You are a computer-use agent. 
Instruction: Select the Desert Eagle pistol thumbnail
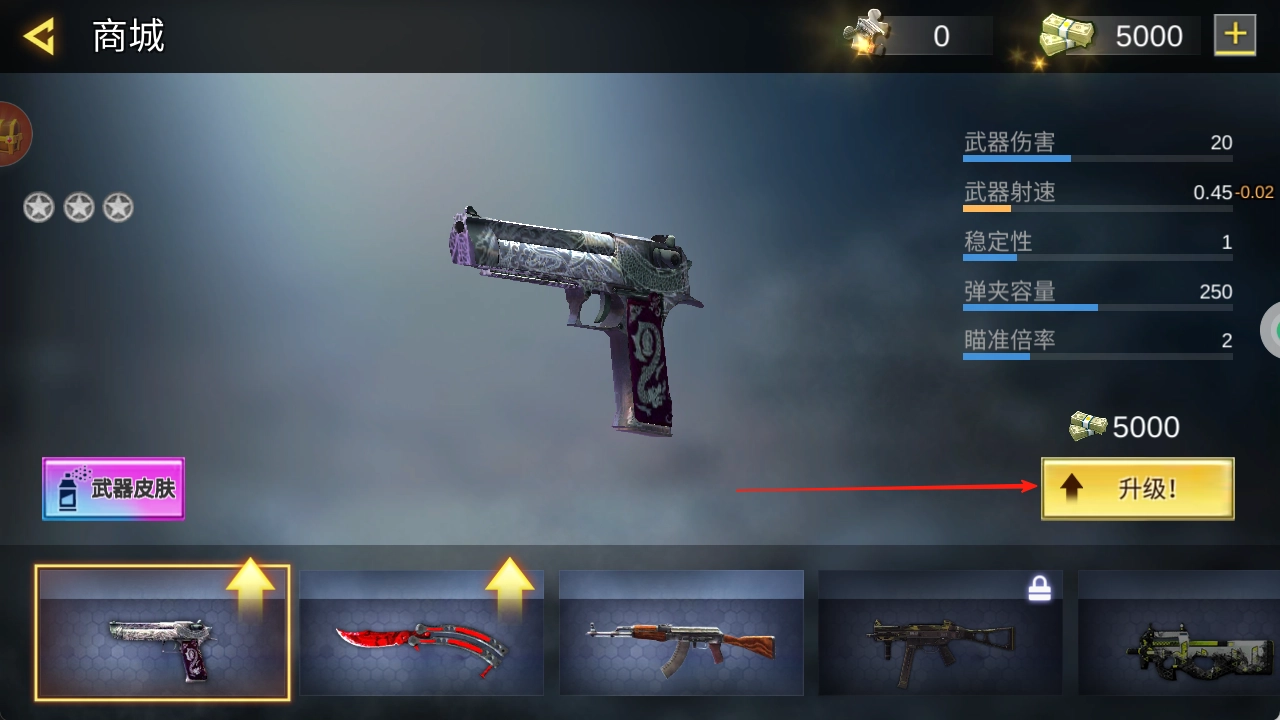[162, 633]
